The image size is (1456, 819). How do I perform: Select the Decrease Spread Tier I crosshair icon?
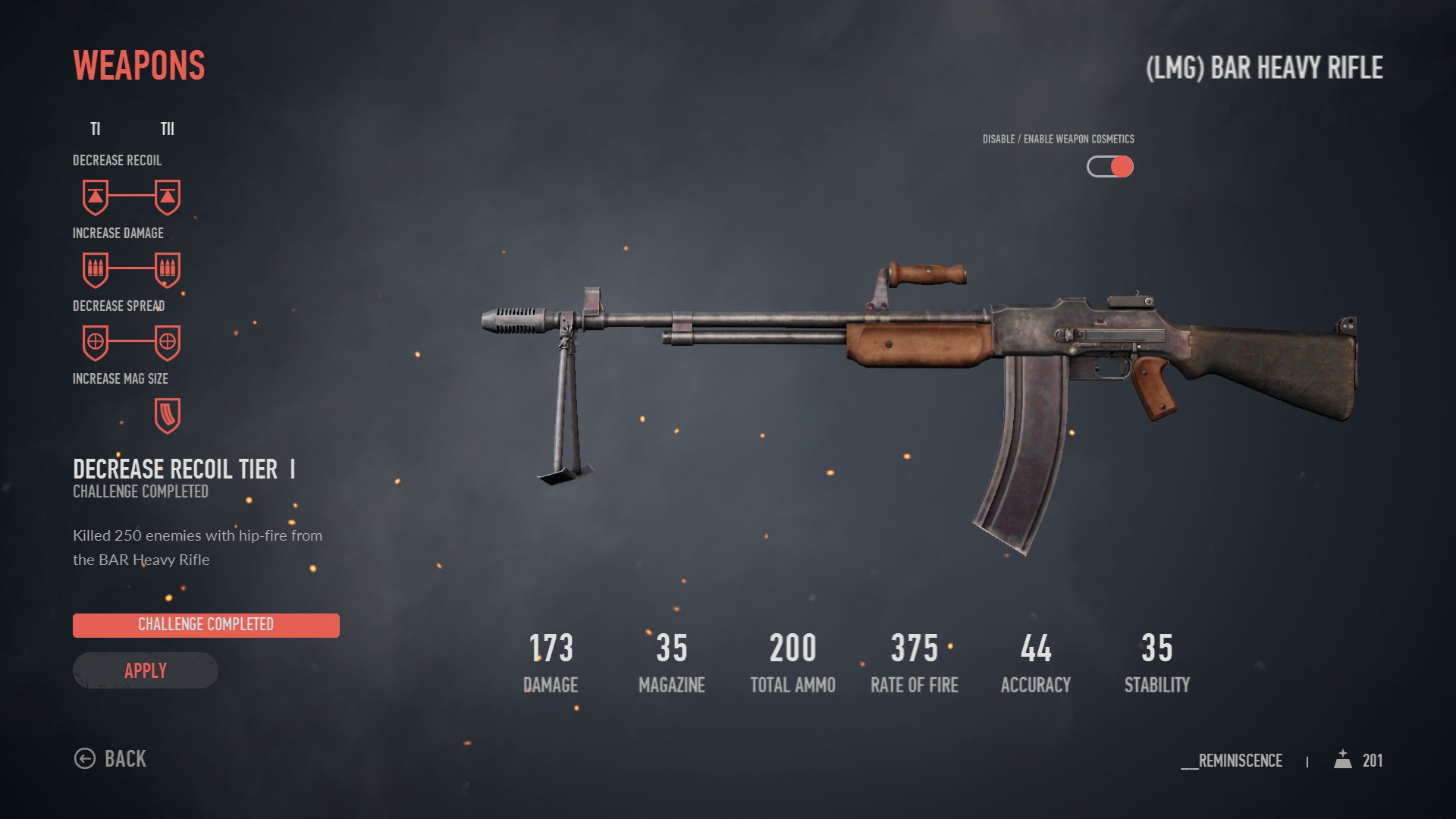point(94,342)
